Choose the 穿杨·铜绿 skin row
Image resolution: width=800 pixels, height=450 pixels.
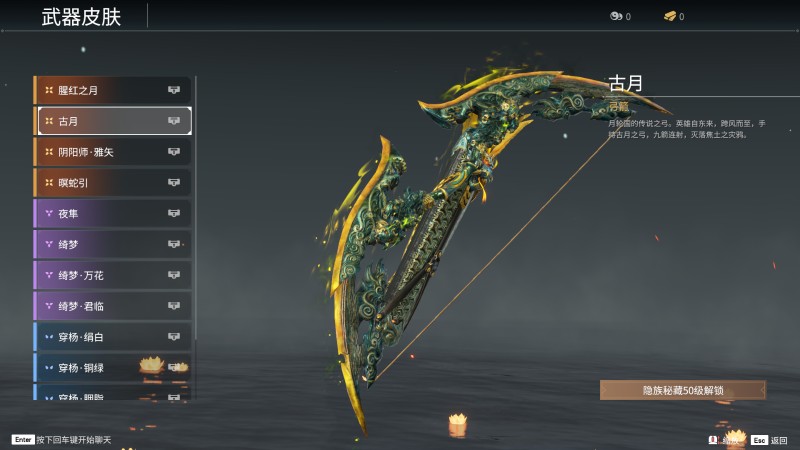[112, 368]
